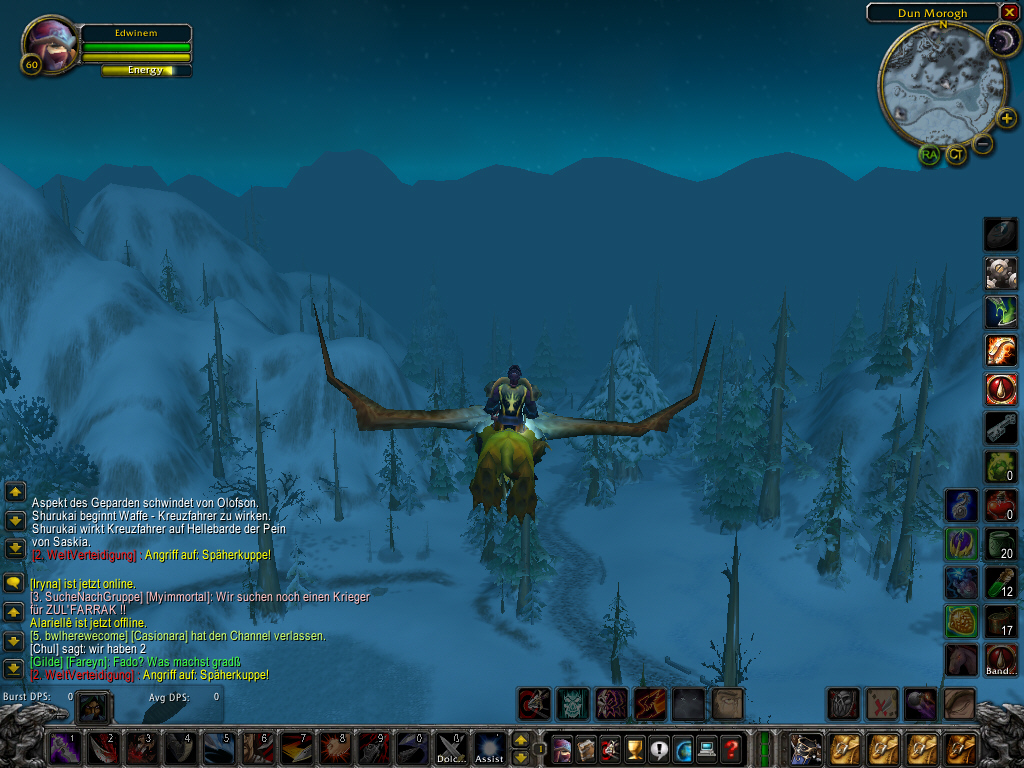Use the bandage item slot
1024x768 pixels.
1001,658
